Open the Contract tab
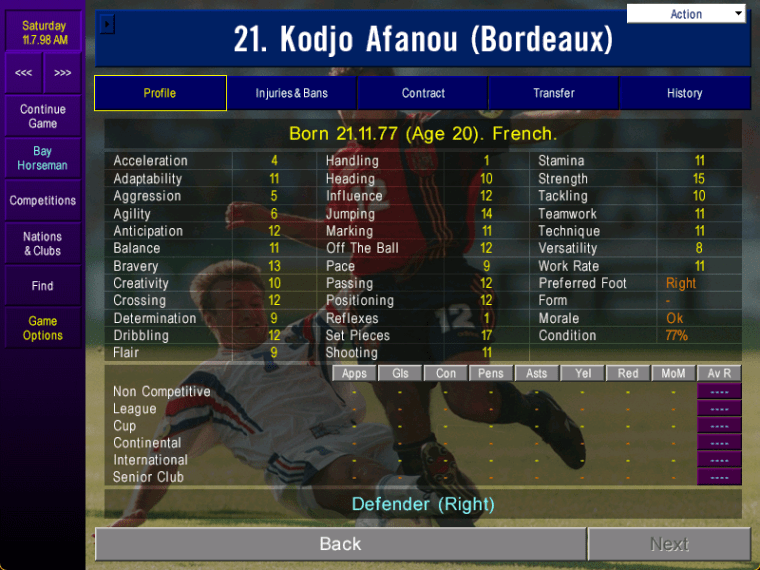 tap(423, 93)
